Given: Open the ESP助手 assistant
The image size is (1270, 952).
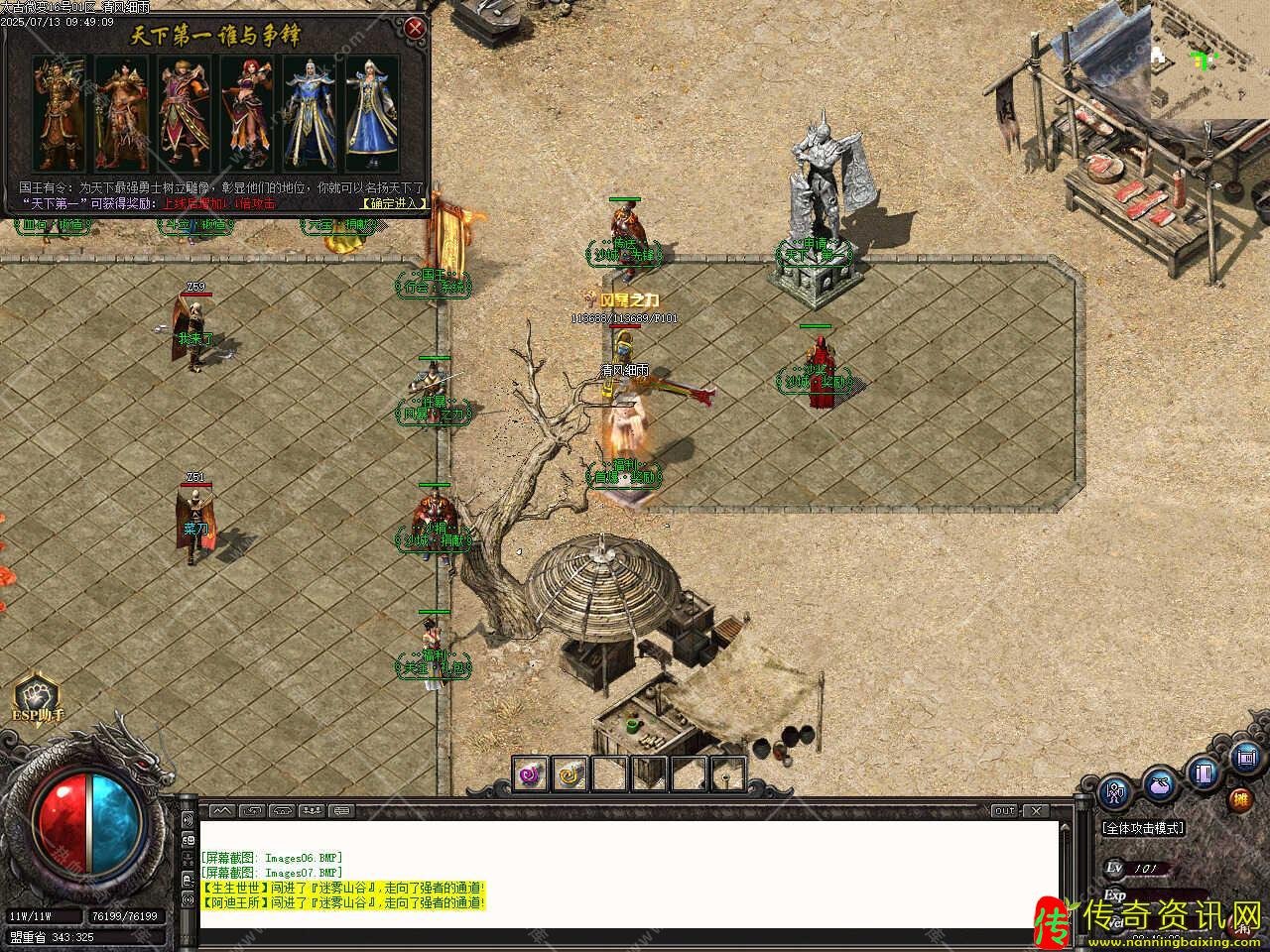Looking at the screenshot, I should point(37,697).
